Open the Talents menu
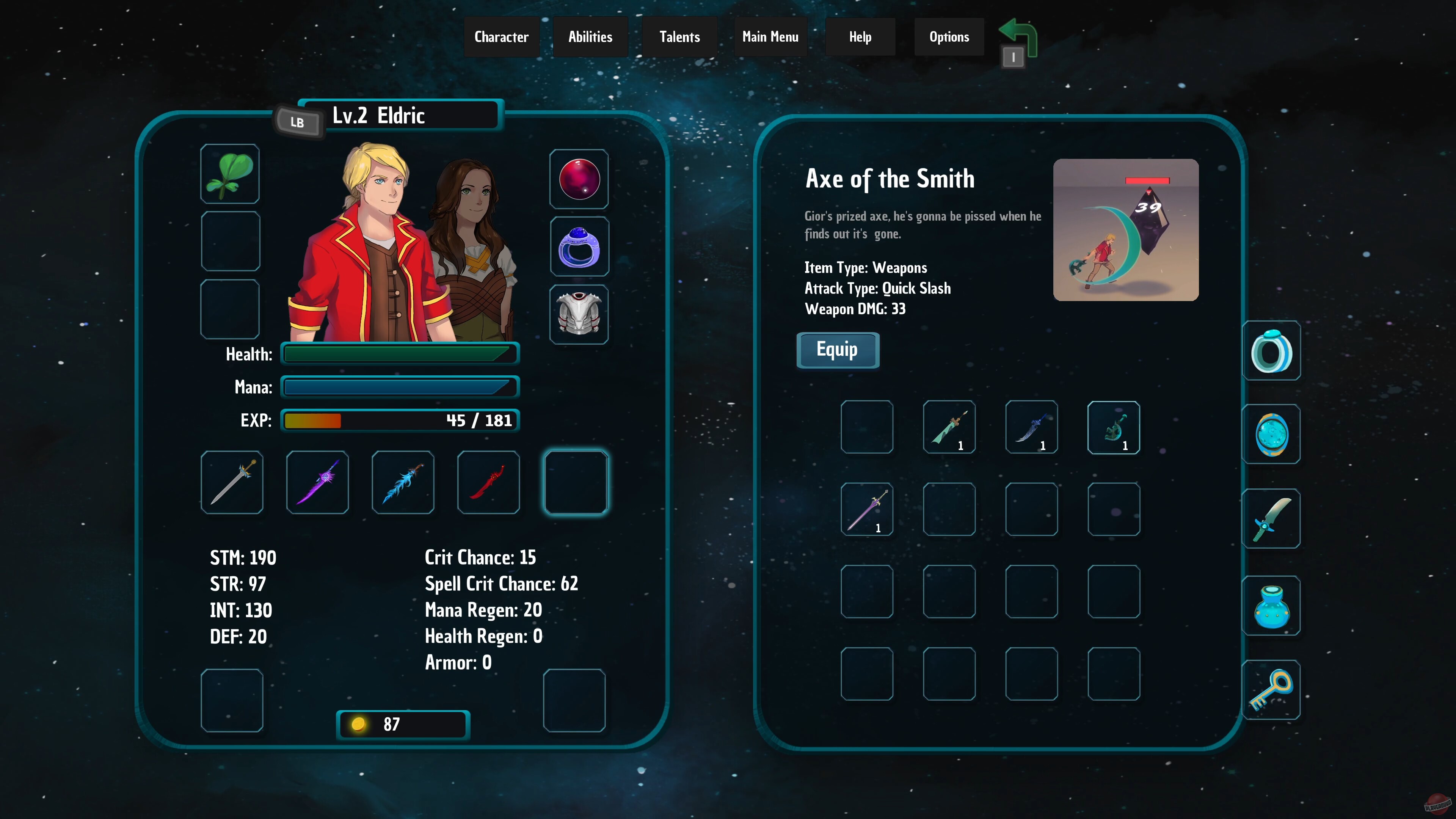Viewport: 1456px width, 819px height. click(679, 36)
